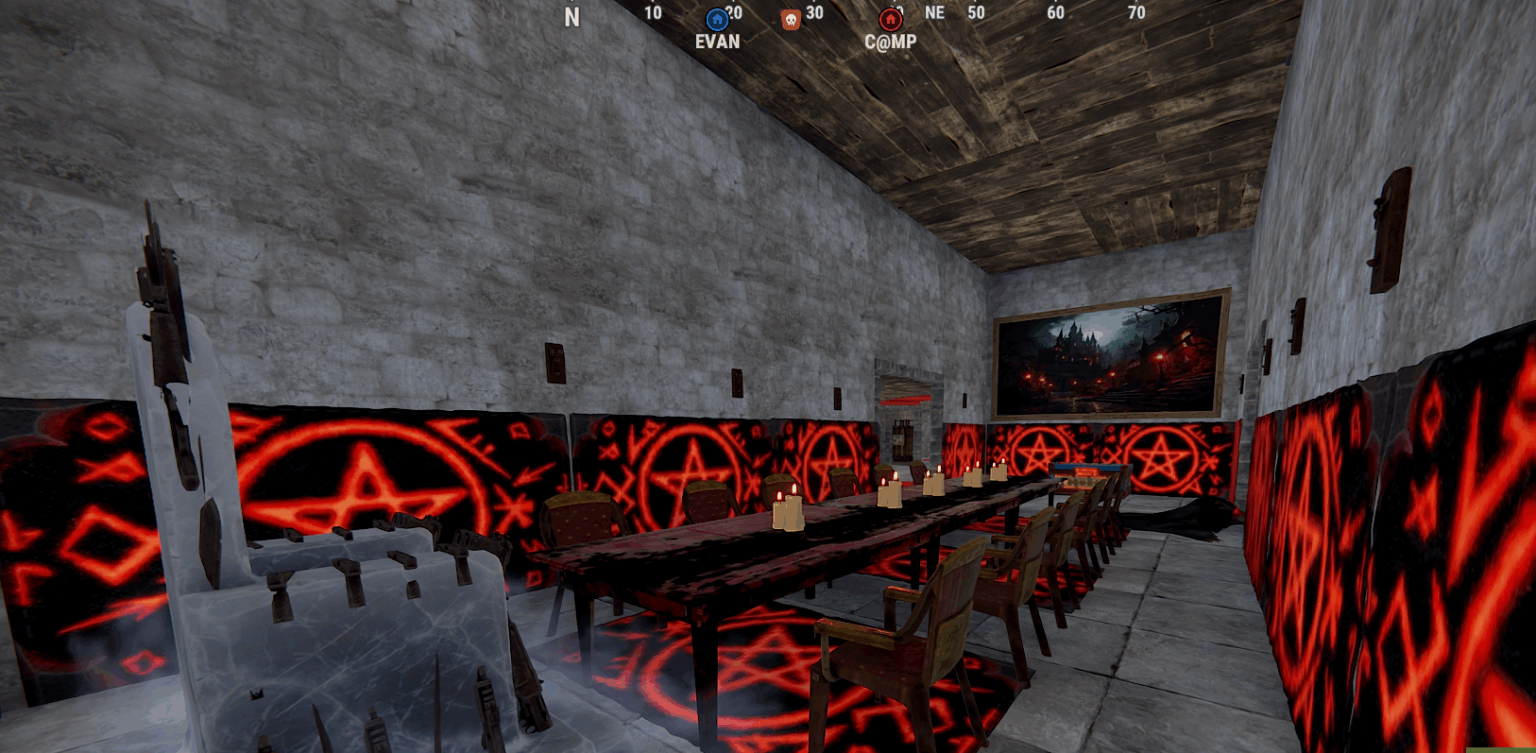
Task: Select the blue EVAN home marker
Action: pos(717,19)
